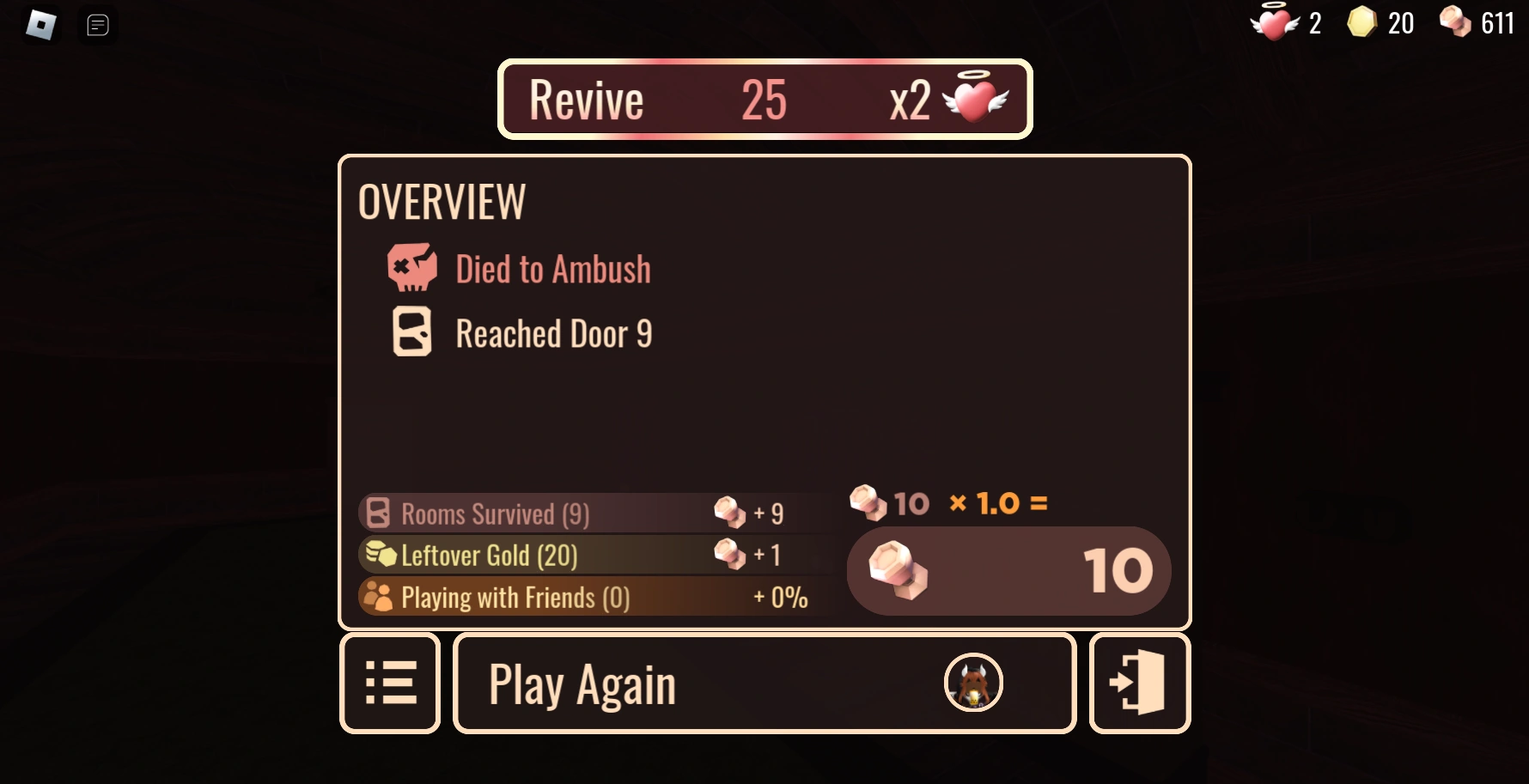Click the skull icon beside Died to Ambush

pyautogui.click(x=412, y=269)
